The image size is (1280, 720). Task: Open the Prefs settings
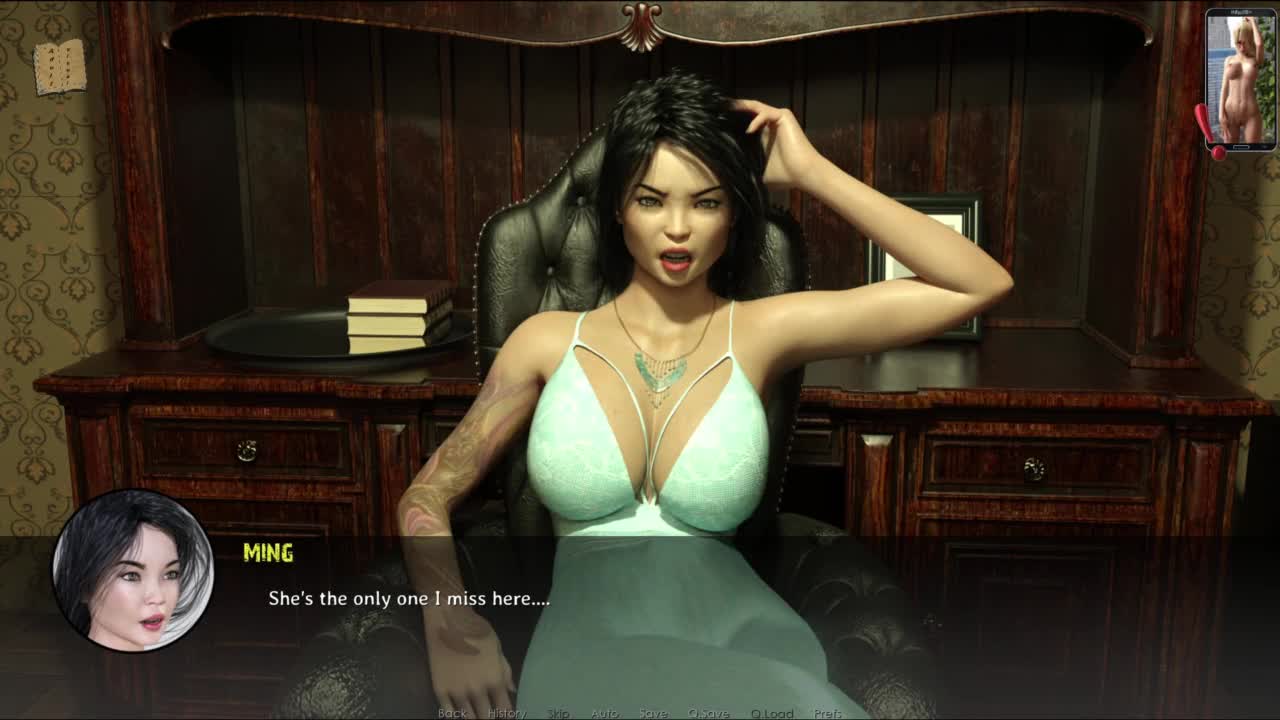coord(828,713)
